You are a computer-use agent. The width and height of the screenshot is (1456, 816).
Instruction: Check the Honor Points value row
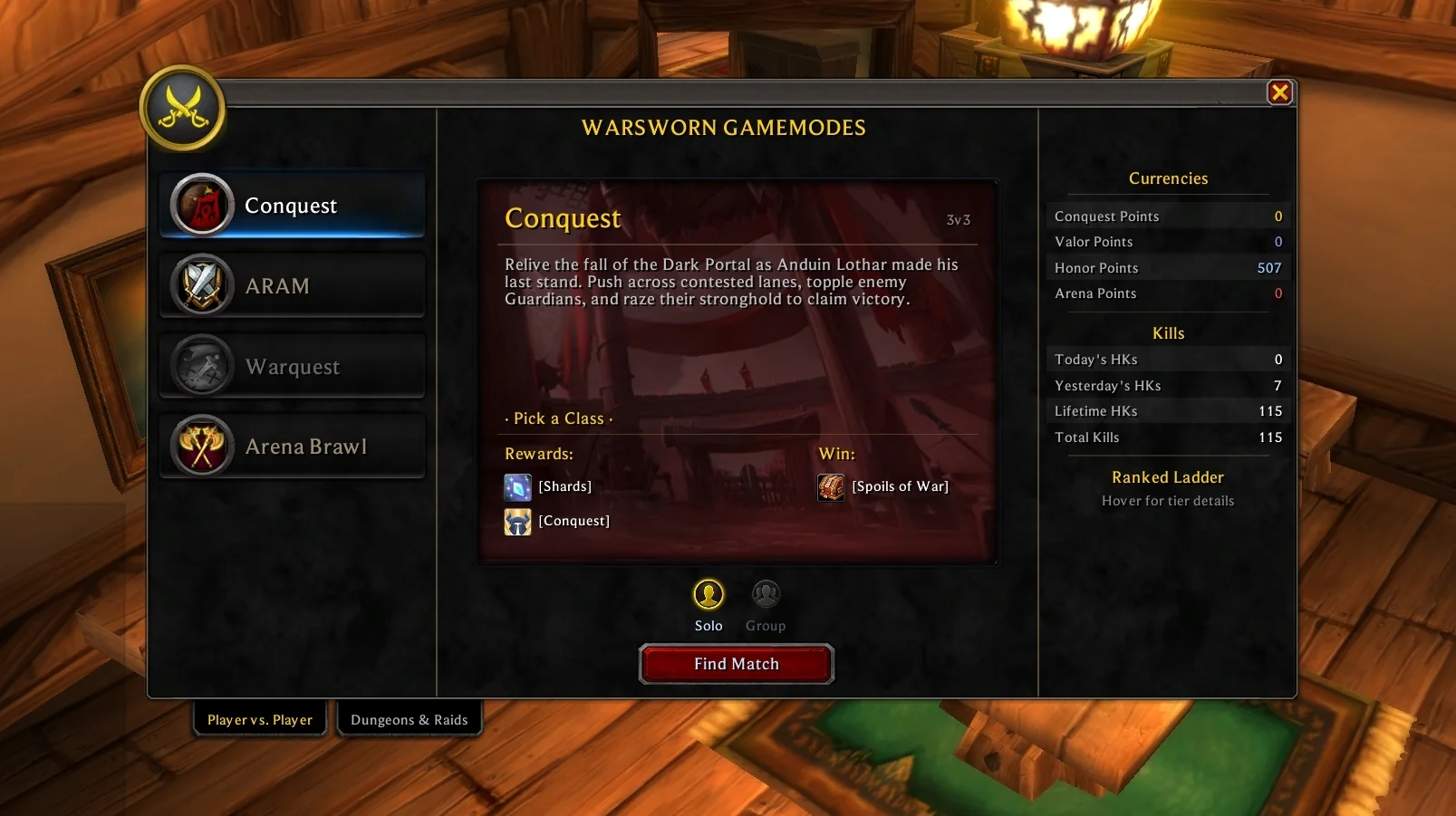pyautogui.click(x=1168, y=267)
